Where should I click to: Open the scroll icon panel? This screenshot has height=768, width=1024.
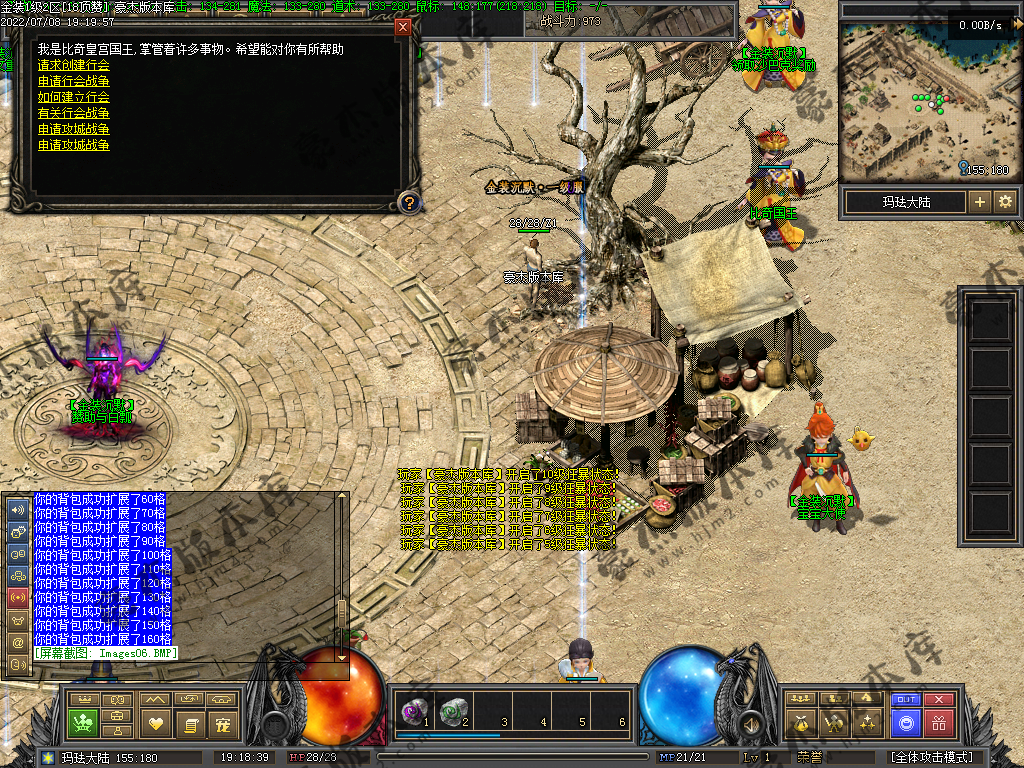tap(190, 722)
